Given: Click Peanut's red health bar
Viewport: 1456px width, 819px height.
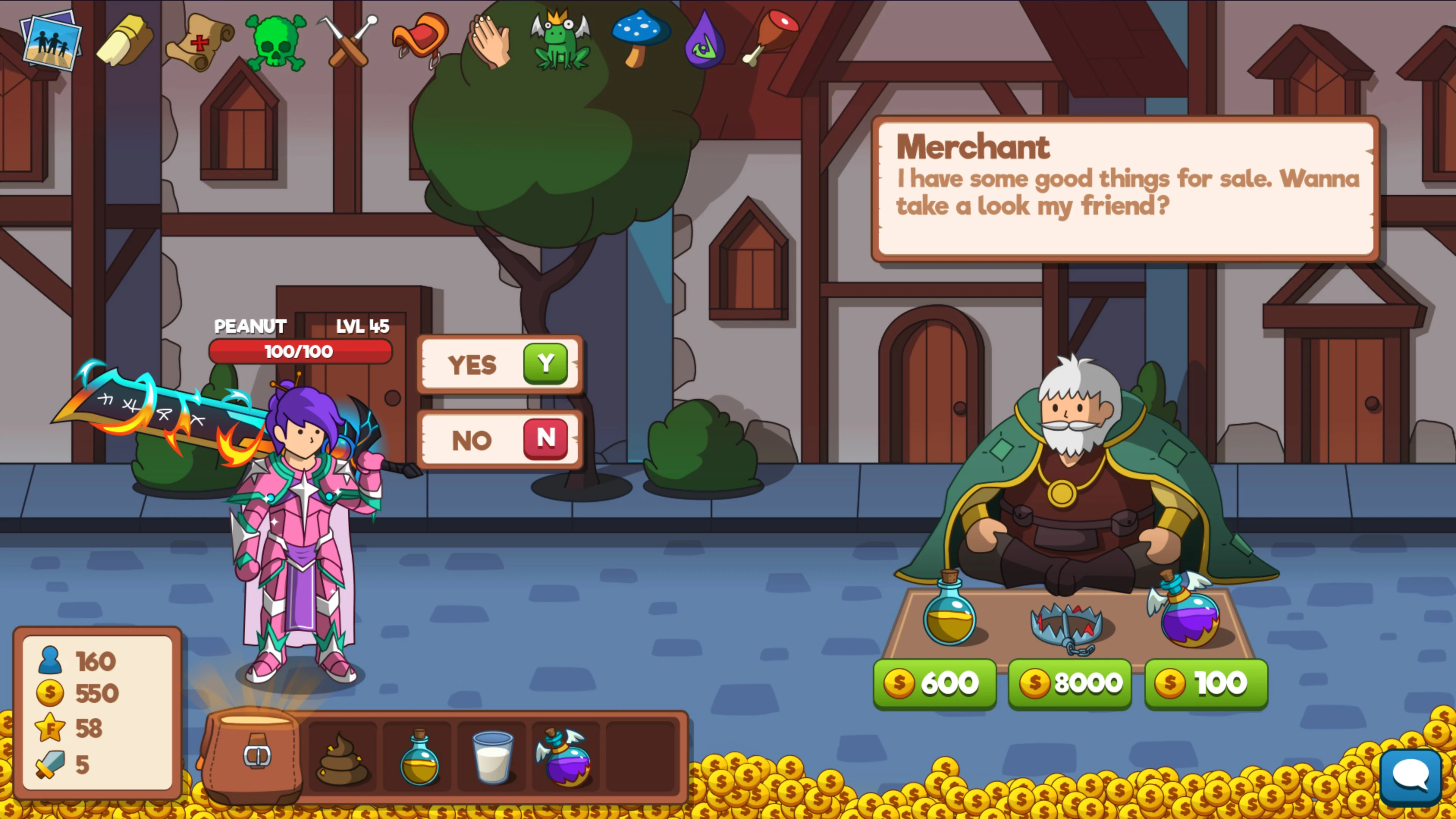Looking at the screenshot, I should point(300,351).
